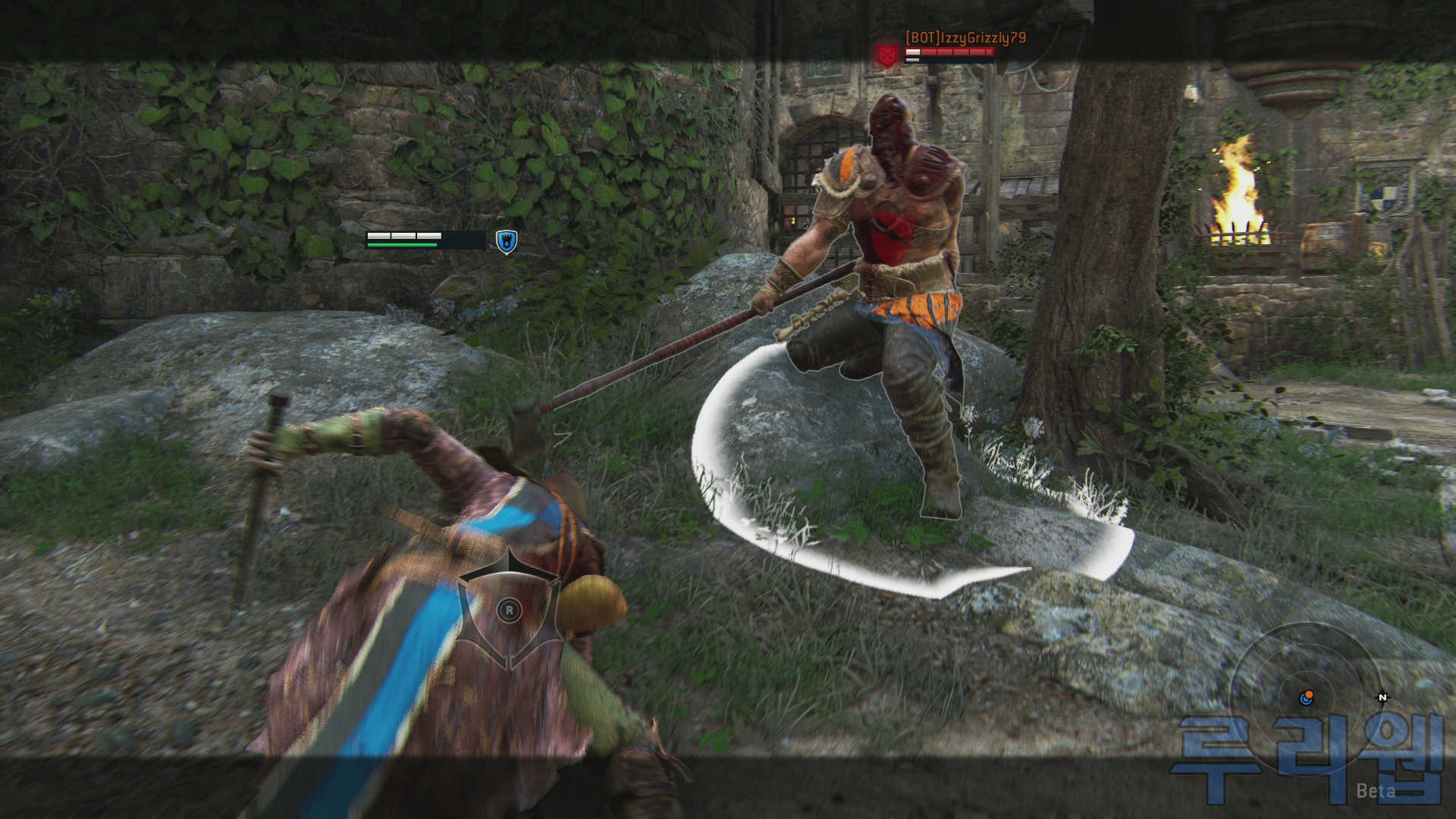Screen dimensions: 1456x819
Task: Click the circular radar minimap
Action: coord(1306,697)
